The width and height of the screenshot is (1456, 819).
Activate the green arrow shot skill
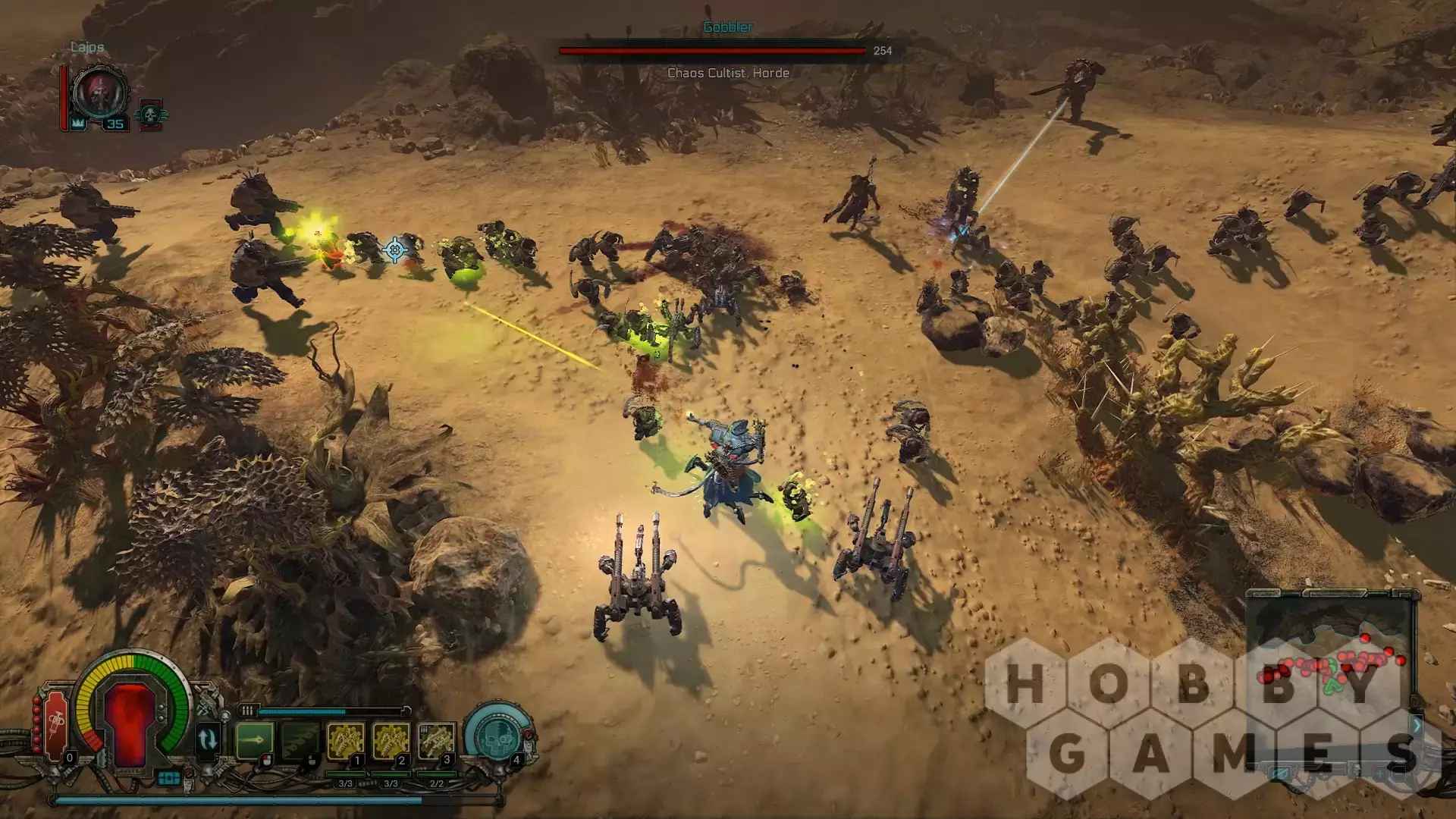tap(255, 739)
